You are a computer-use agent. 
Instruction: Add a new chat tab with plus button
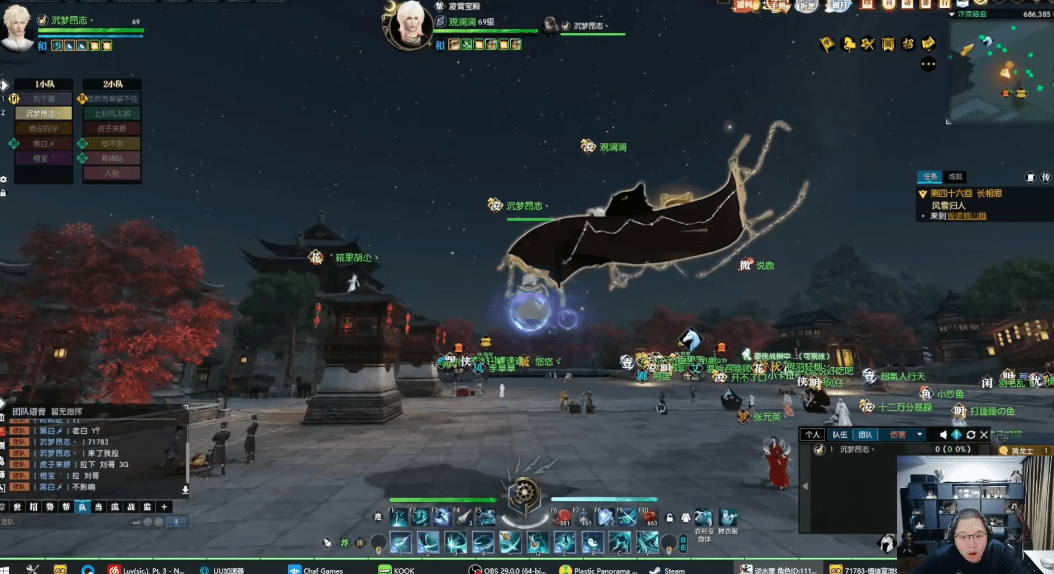[165, 507]
